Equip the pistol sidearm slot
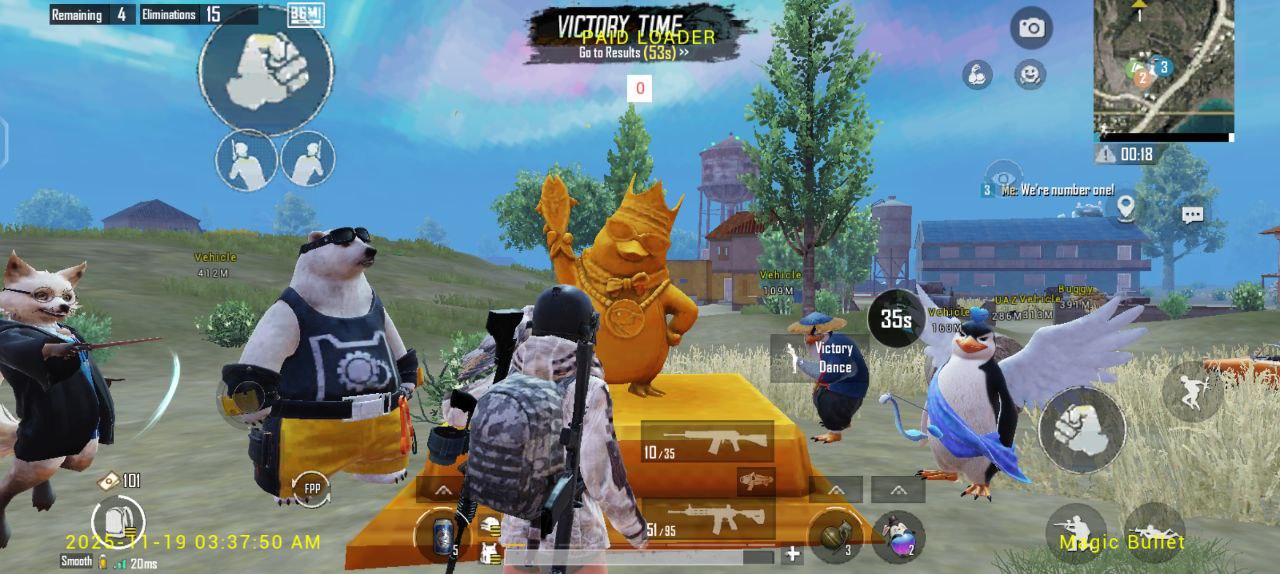Image resolution: width=1280 pixels, height=574 pixels. pyautogui.click(x=757, y=481)
